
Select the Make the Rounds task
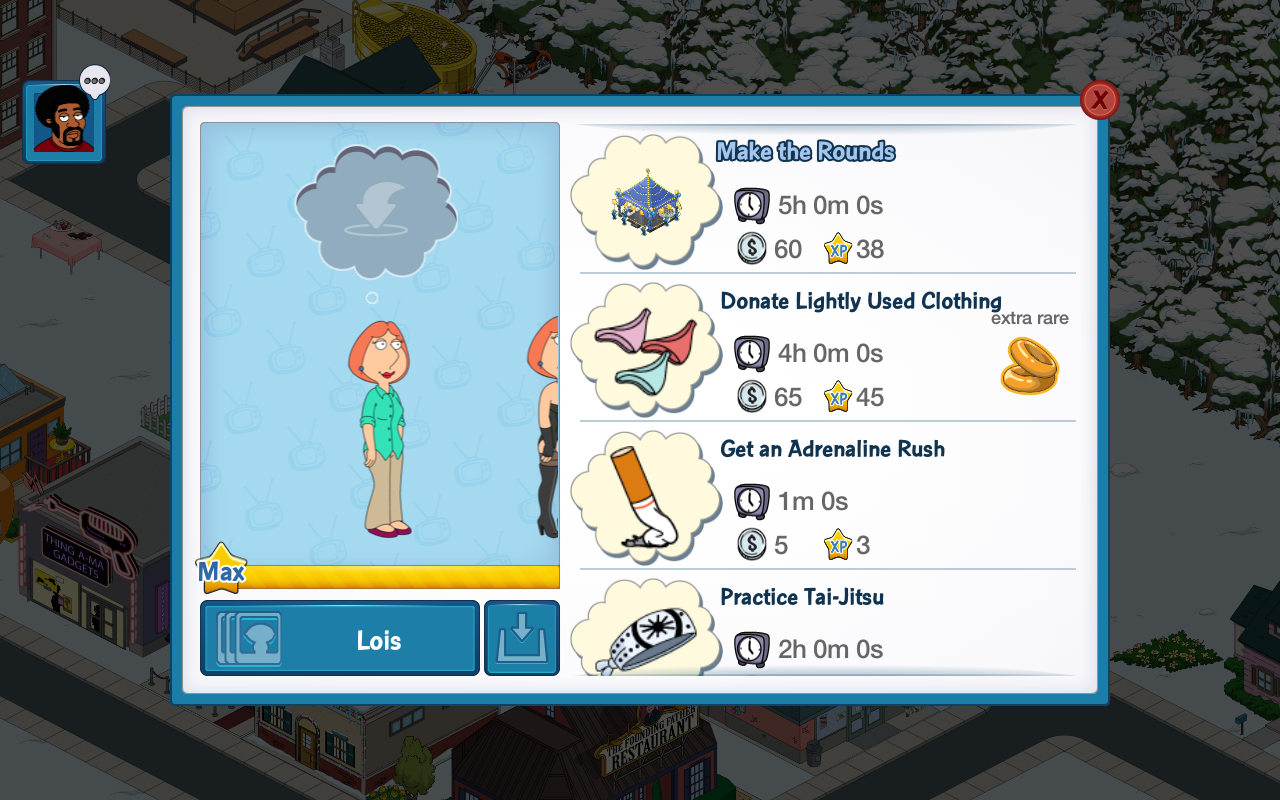point(826,200)
